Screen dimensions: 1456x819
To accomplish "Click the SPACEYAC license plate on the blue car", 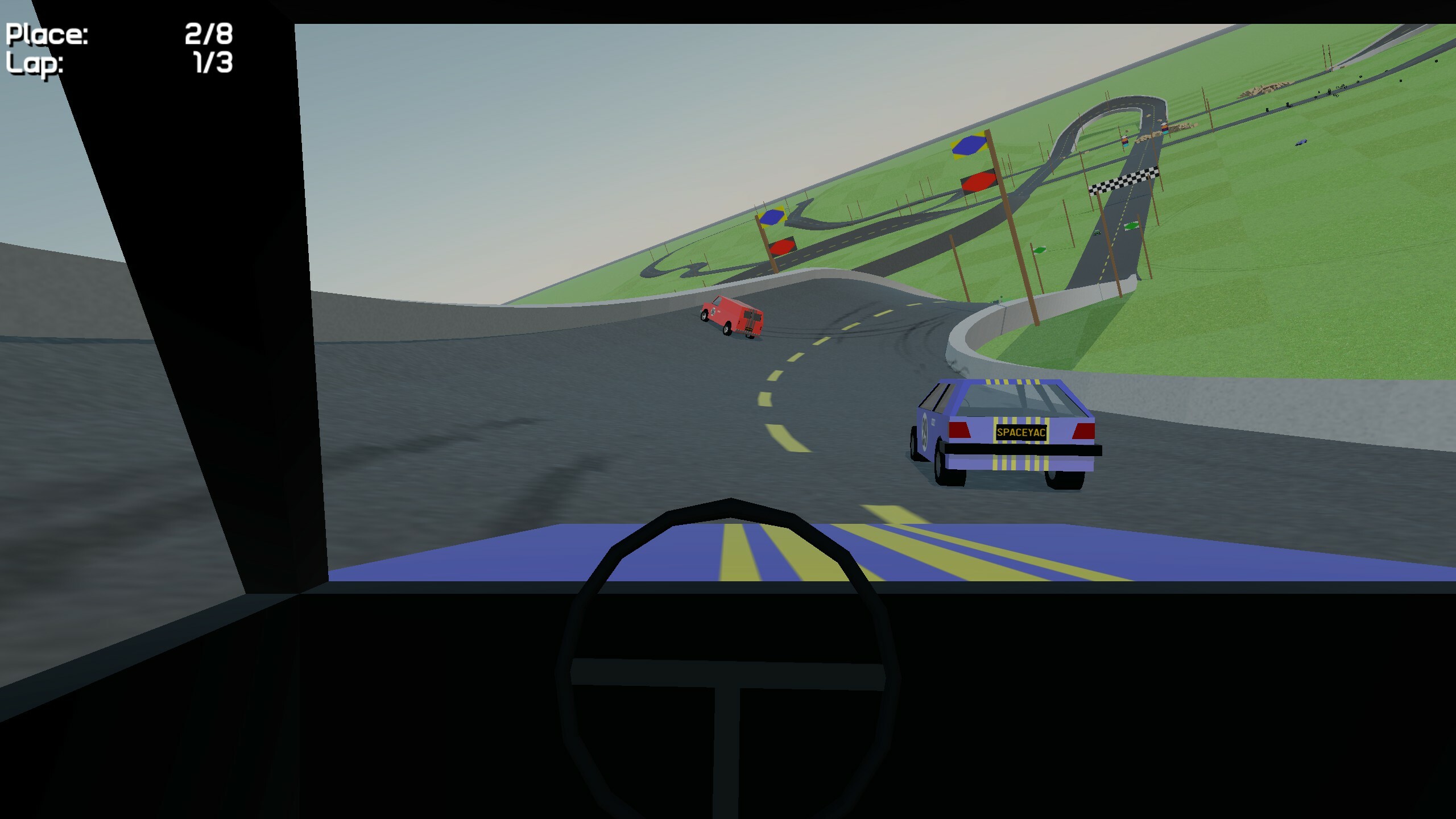I will click(1022, 433).
